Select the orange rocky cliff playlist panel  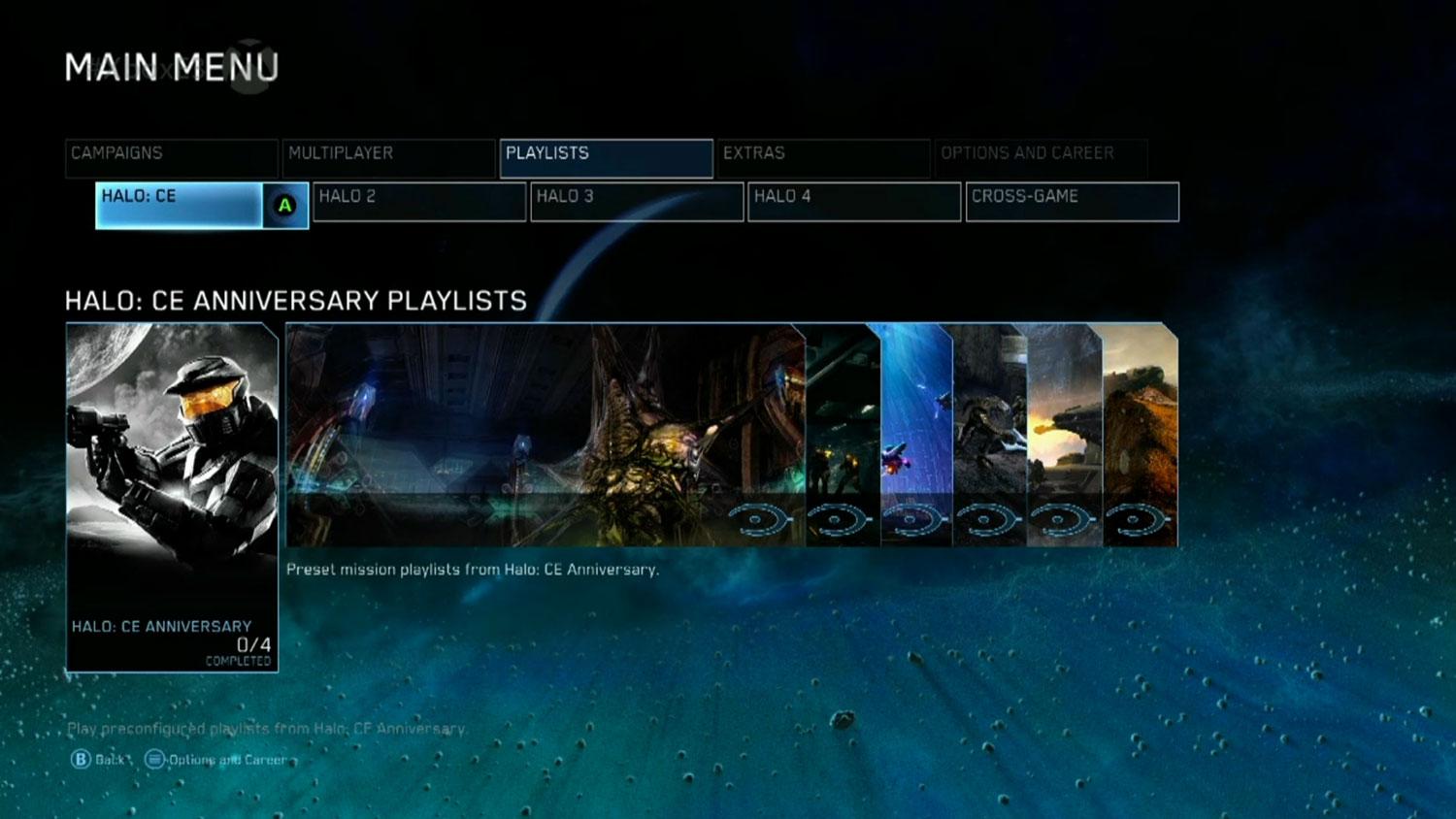[1142, 435]
